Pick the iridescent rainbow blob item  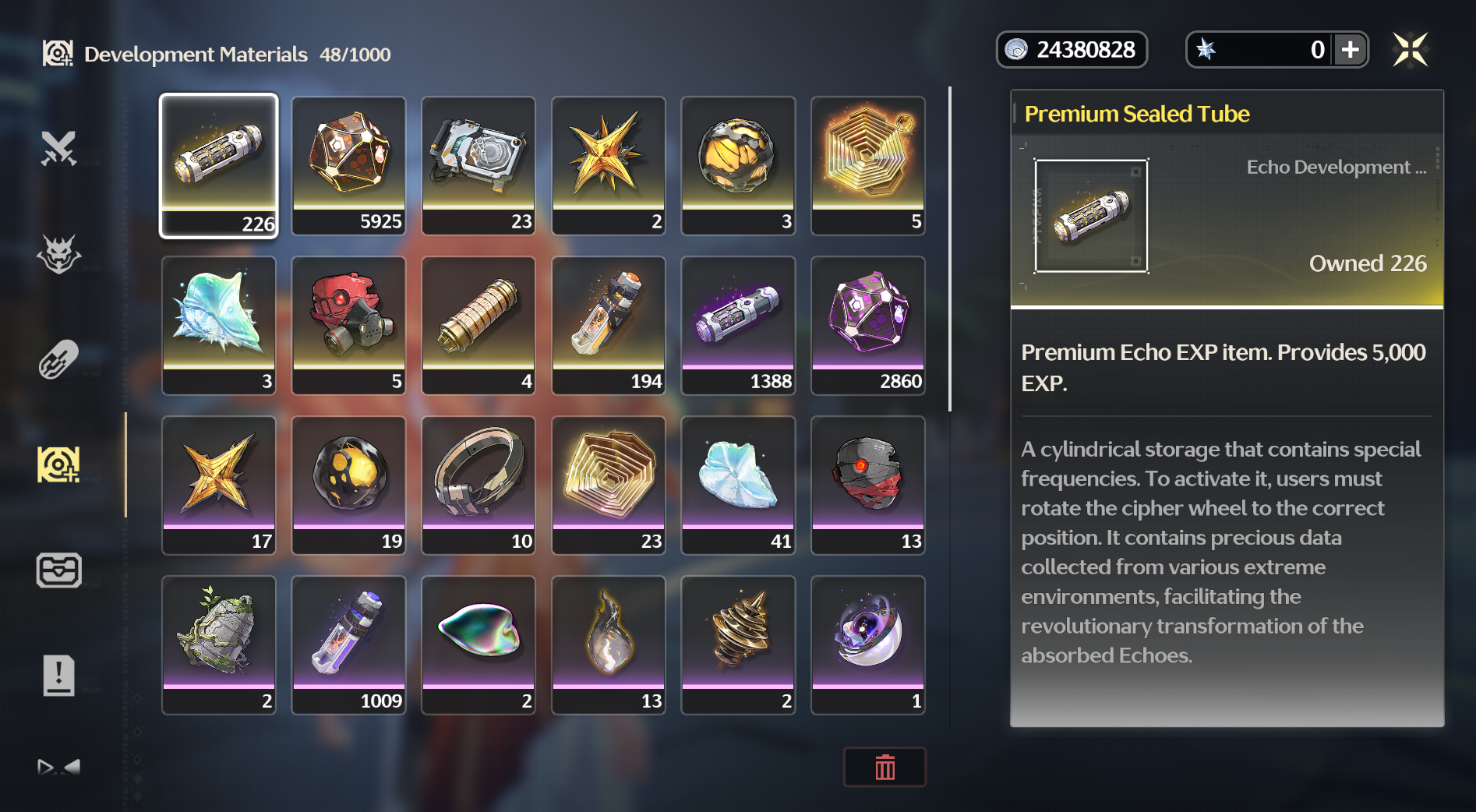[x=478, y=644]
